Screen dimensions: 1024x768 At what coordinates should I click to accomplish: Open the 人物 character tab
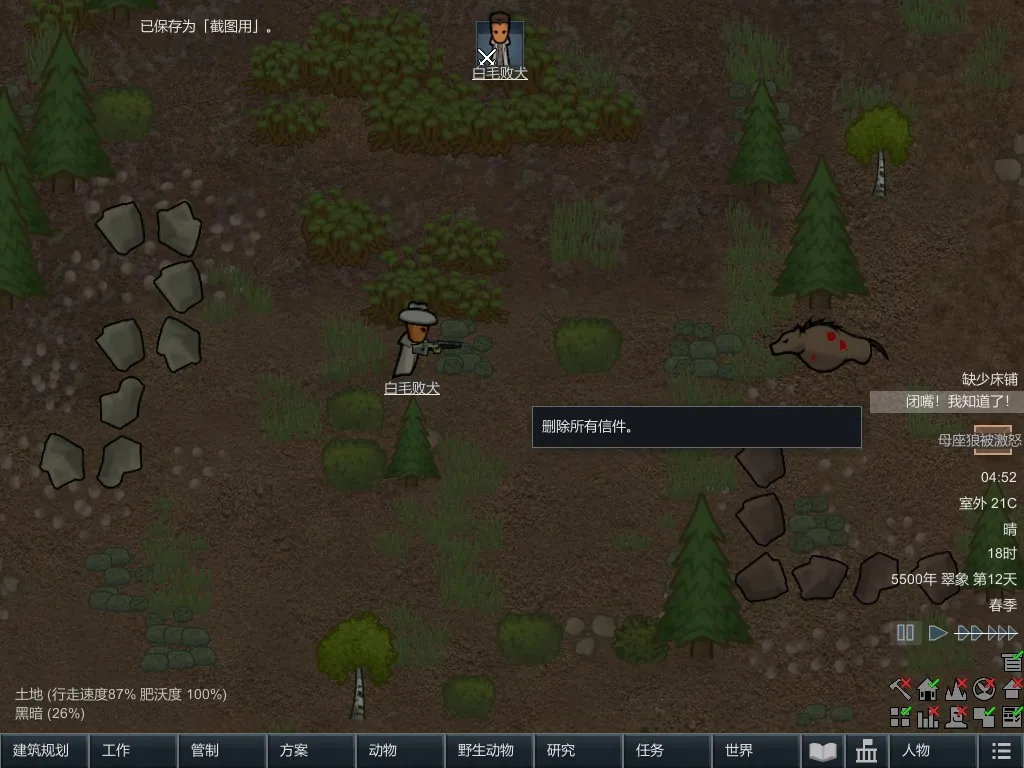click(933, 751)
